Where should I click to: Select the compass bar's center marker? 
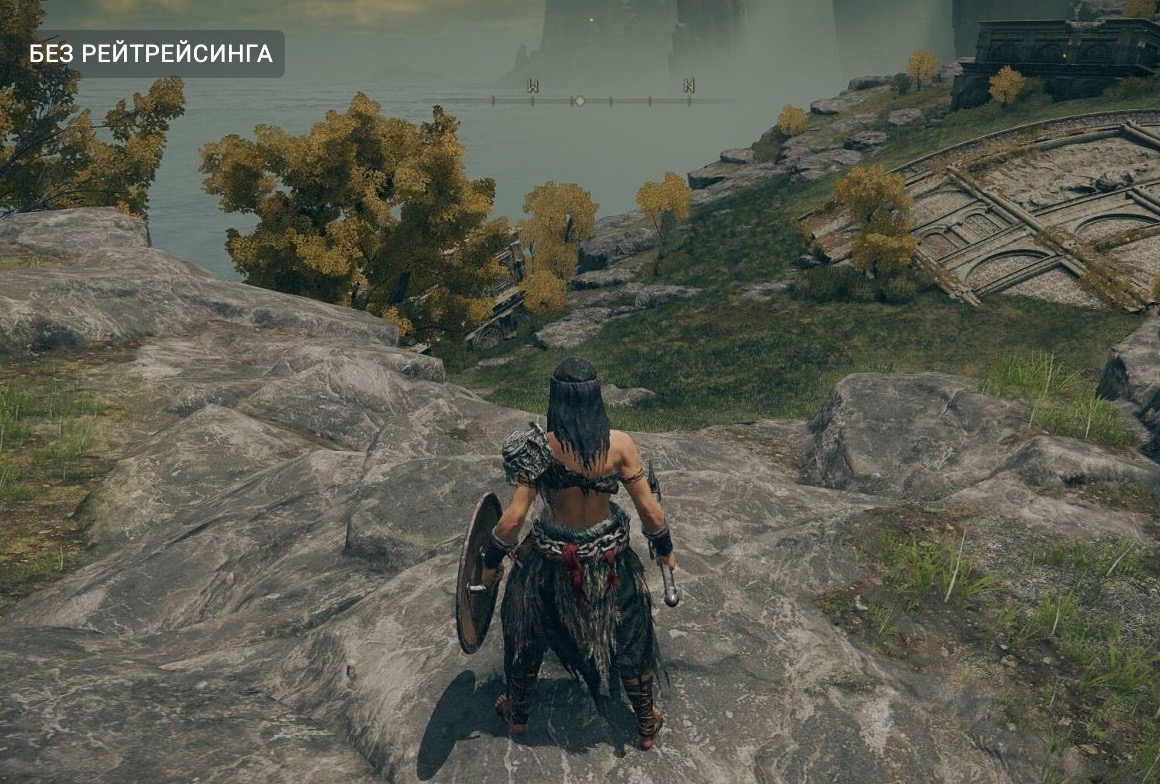(x=578, y=101)
